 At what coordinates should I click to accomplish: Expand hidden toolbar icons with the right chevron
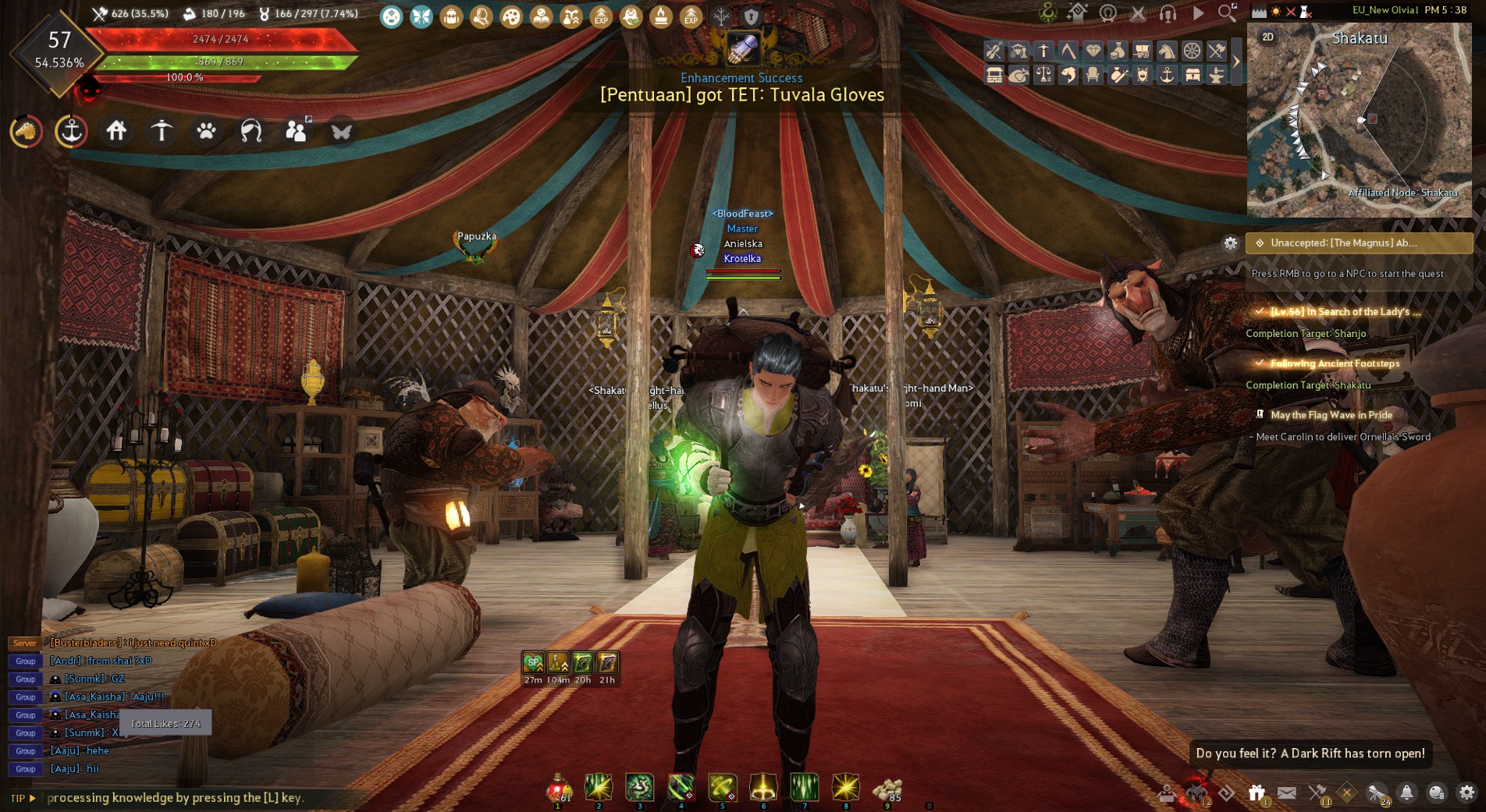click(1236, 60)
